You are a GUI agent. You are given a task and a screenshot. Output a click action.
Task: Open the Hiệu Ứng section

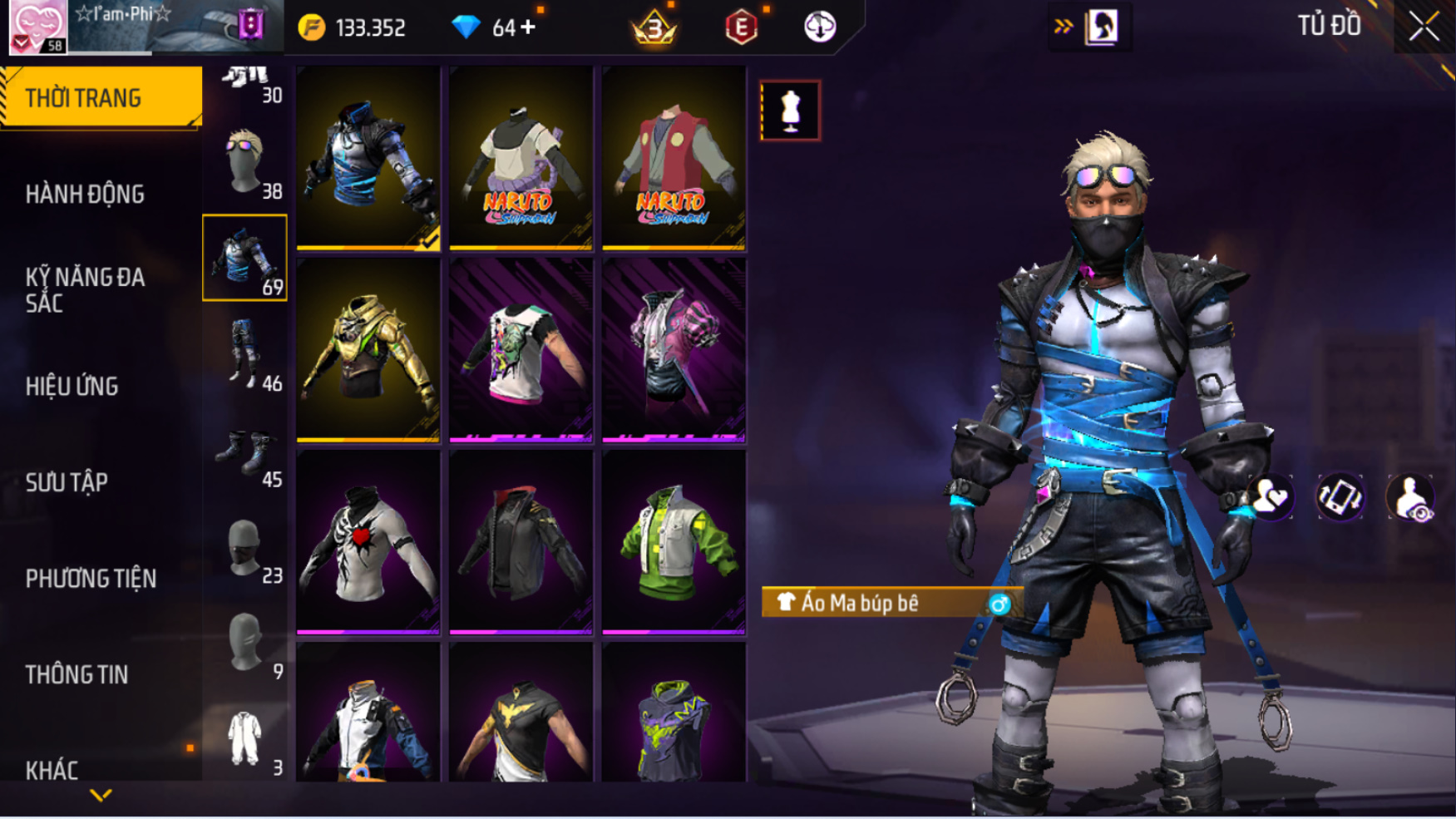(x=72, y=387)
